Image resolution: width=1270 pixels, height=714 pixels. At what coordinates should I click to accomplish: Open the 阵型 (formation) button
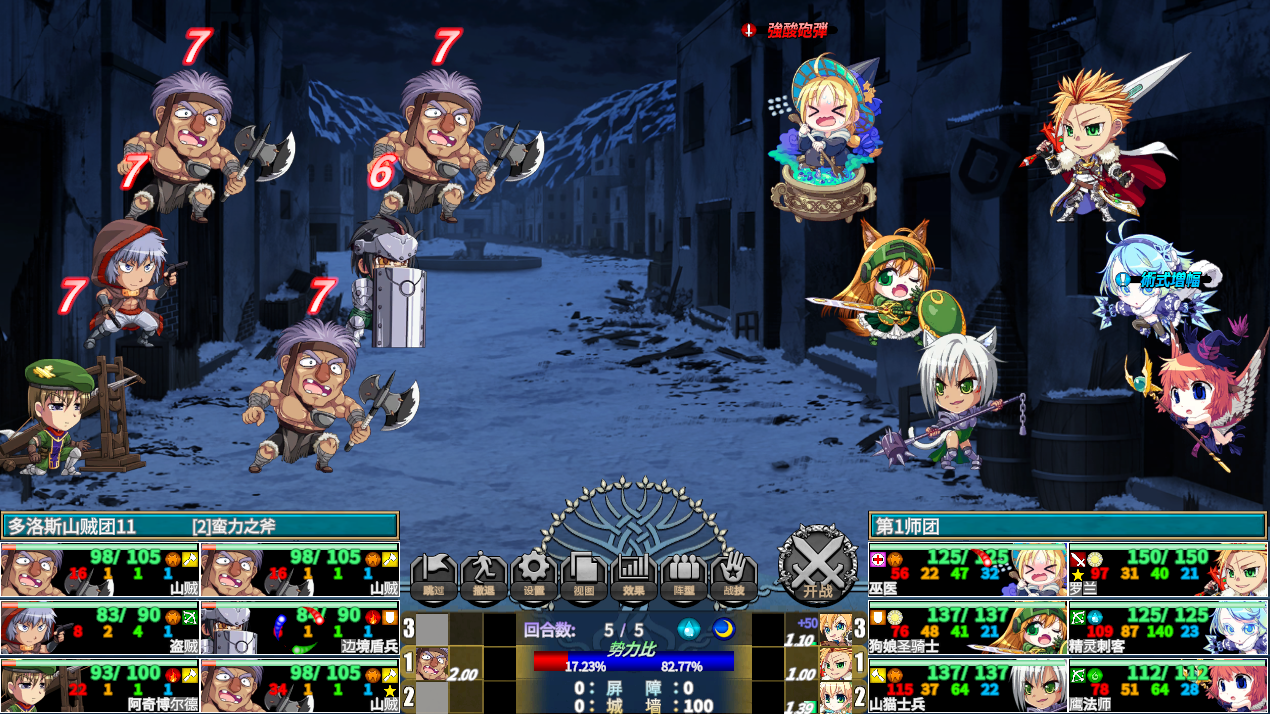(684, 577)
